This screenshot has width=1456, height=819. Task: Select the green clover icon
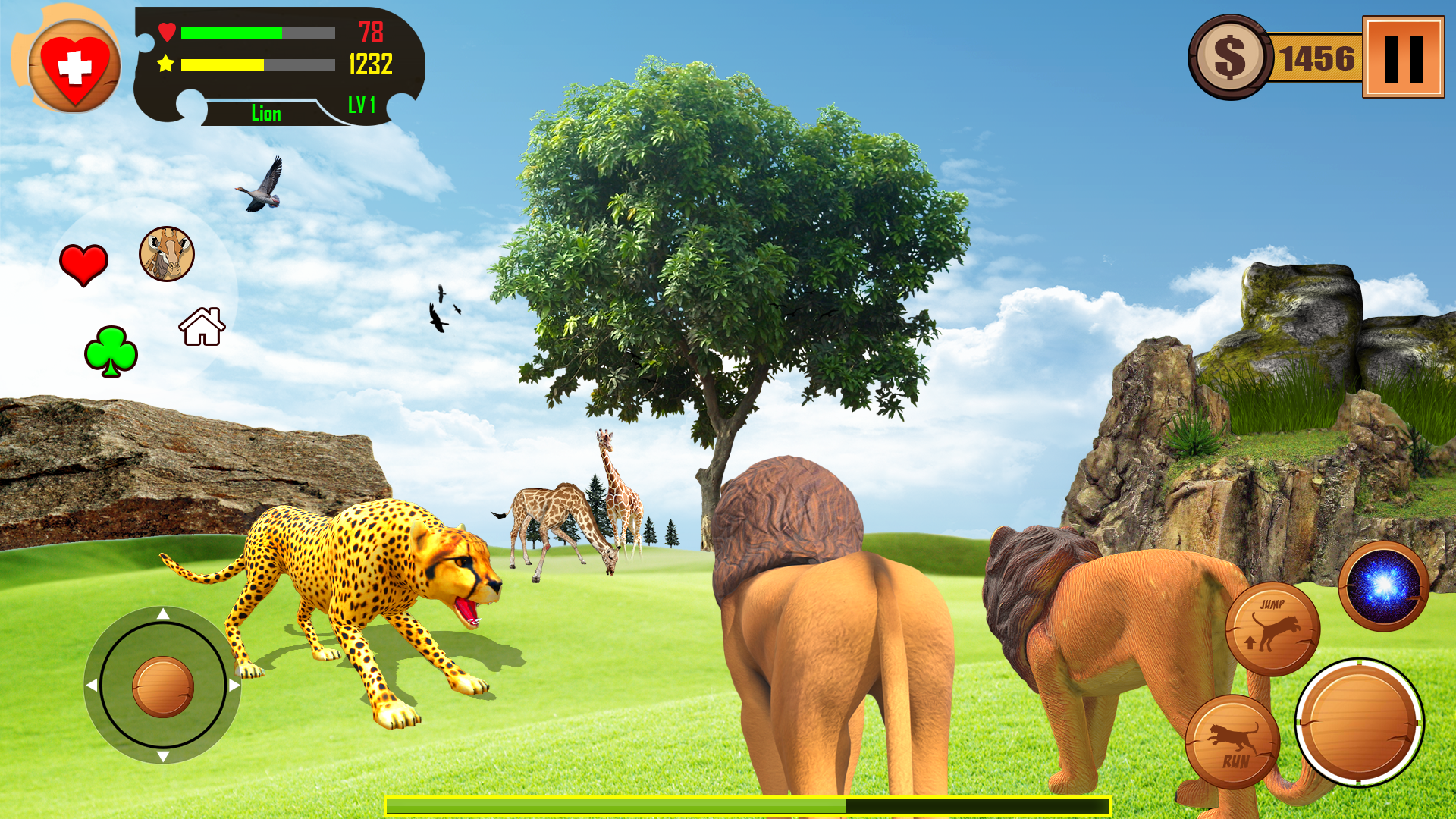[111, 350]
